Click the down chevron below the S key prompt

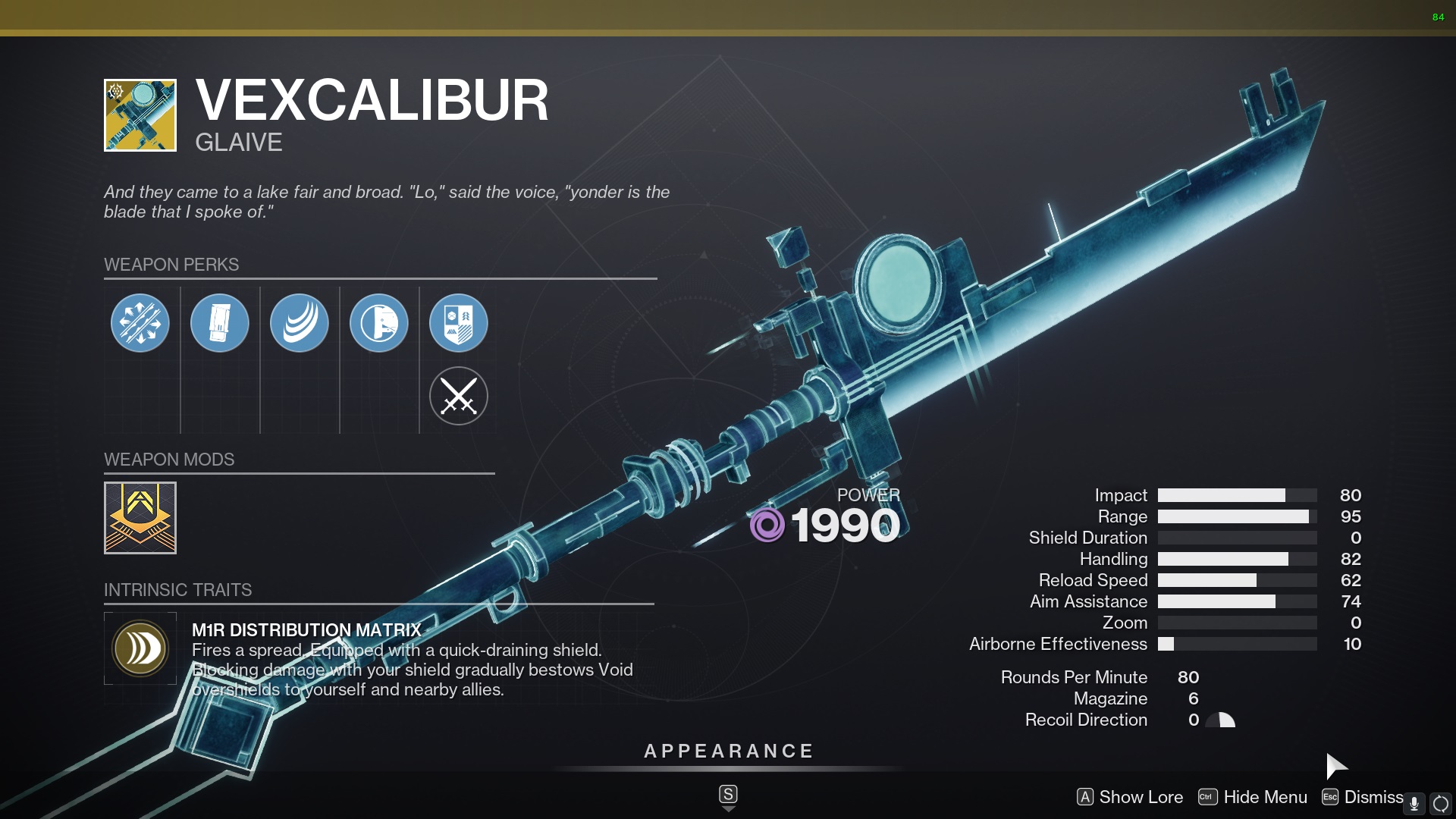[729, 809]
